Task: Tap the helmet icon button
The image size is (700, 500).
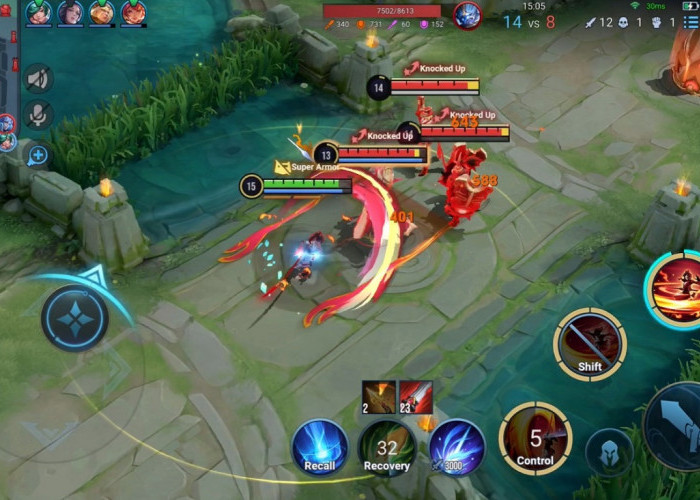Action: 609,452
